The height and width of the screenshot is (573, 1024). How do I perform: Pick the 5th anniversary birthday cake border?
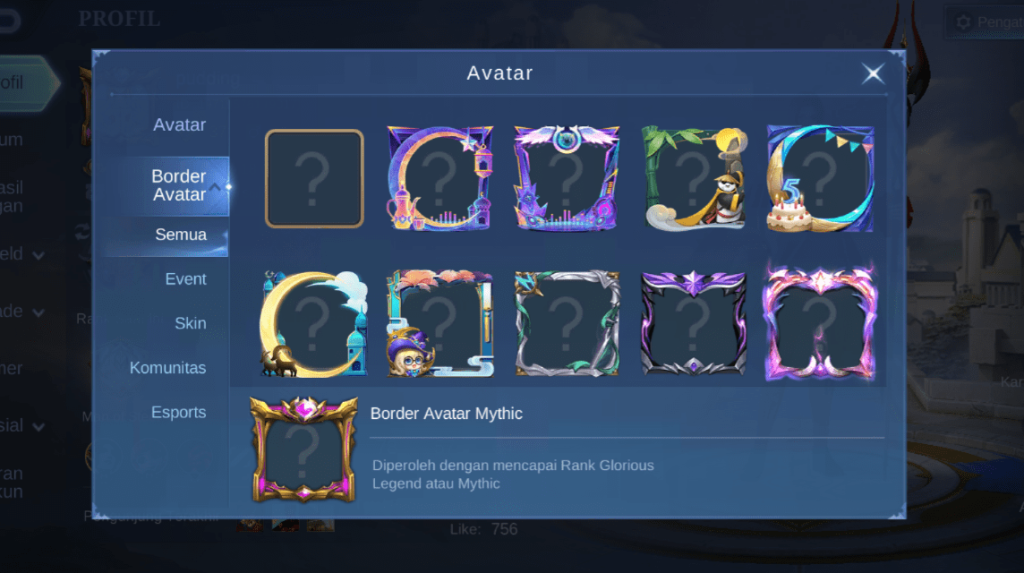[820, 179]
